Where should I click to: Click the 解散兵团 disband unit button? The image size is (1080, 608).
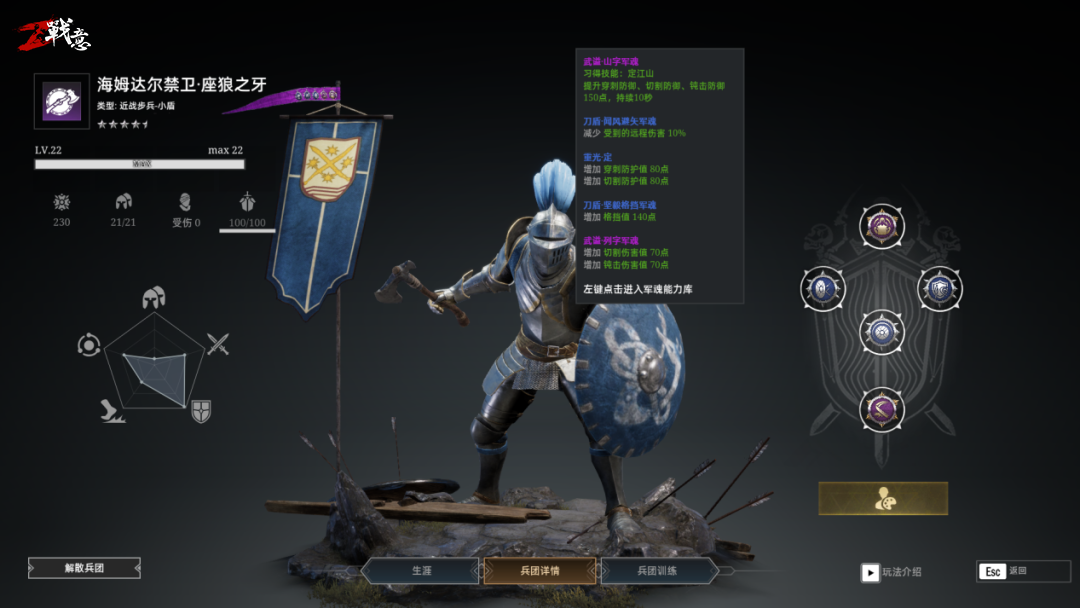click(84, 568)
